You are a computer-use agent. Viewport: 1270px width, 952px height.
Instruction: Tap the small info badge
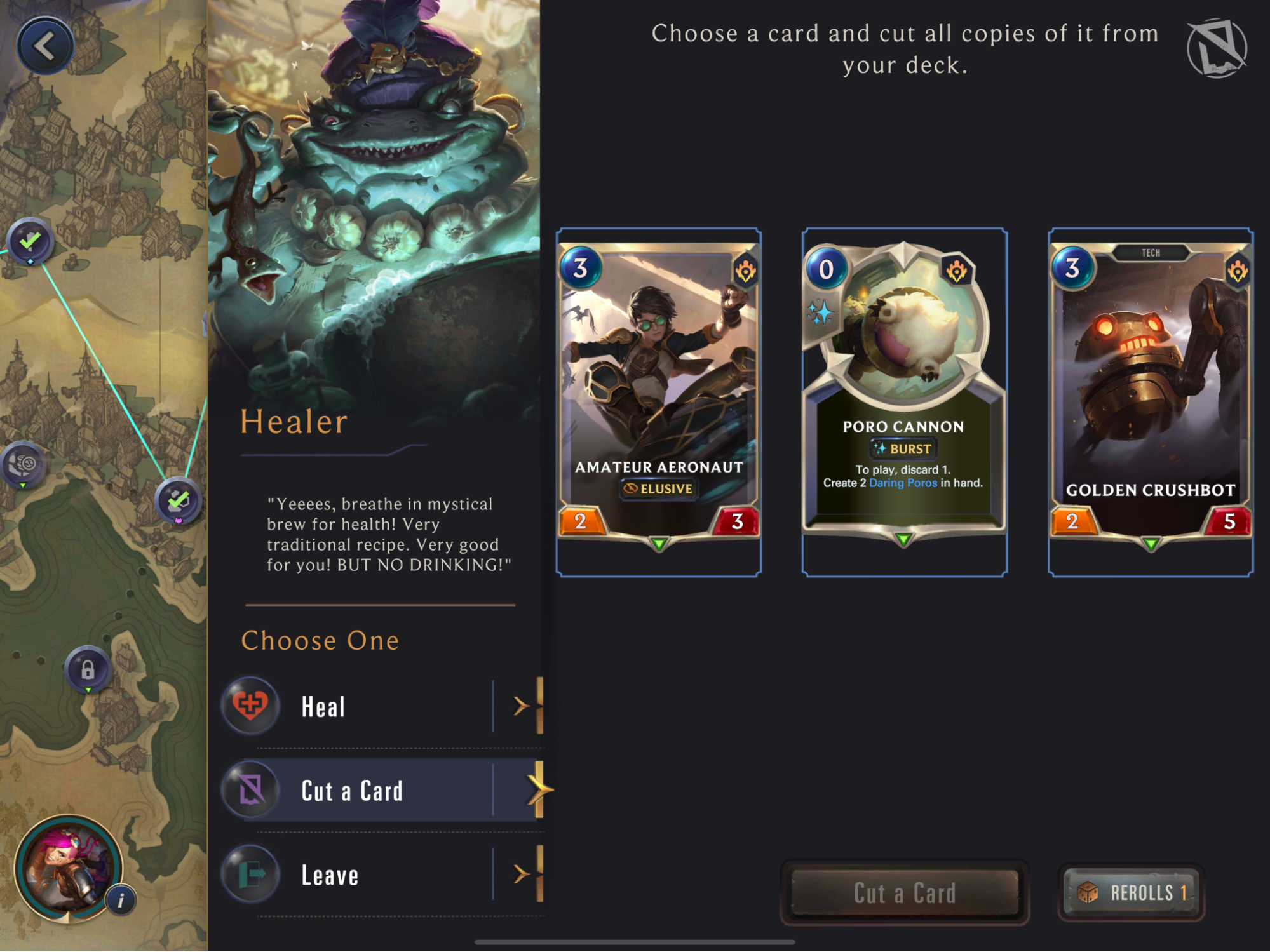121,900
